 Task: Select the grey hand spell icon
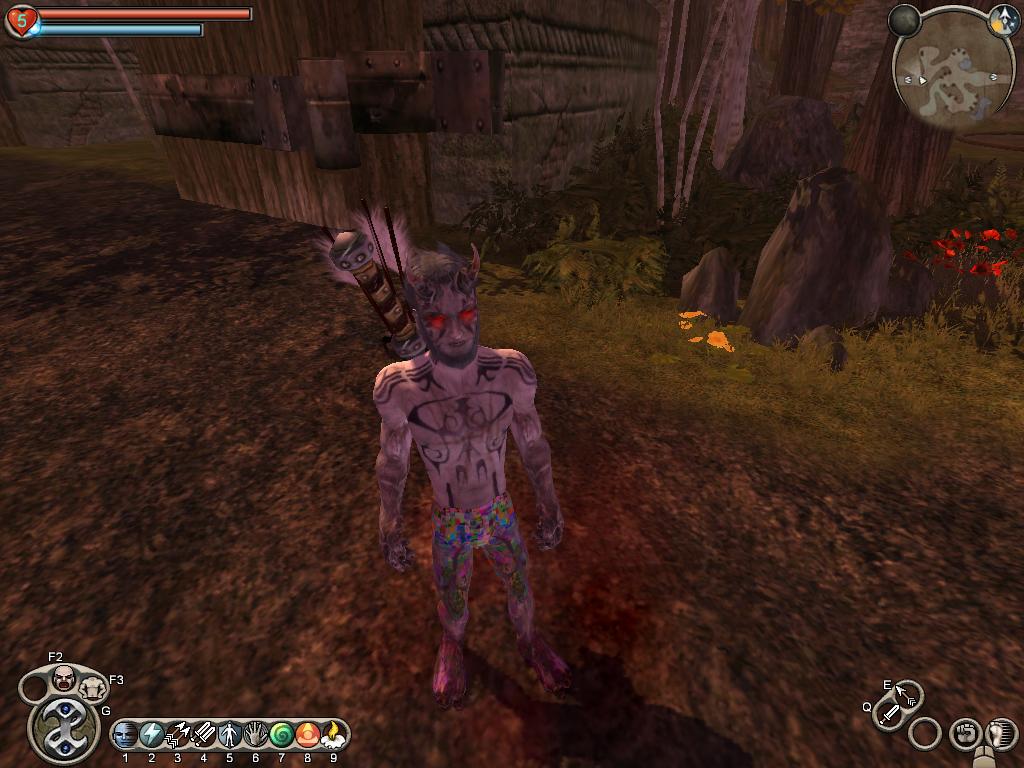(x=256, y=736)
